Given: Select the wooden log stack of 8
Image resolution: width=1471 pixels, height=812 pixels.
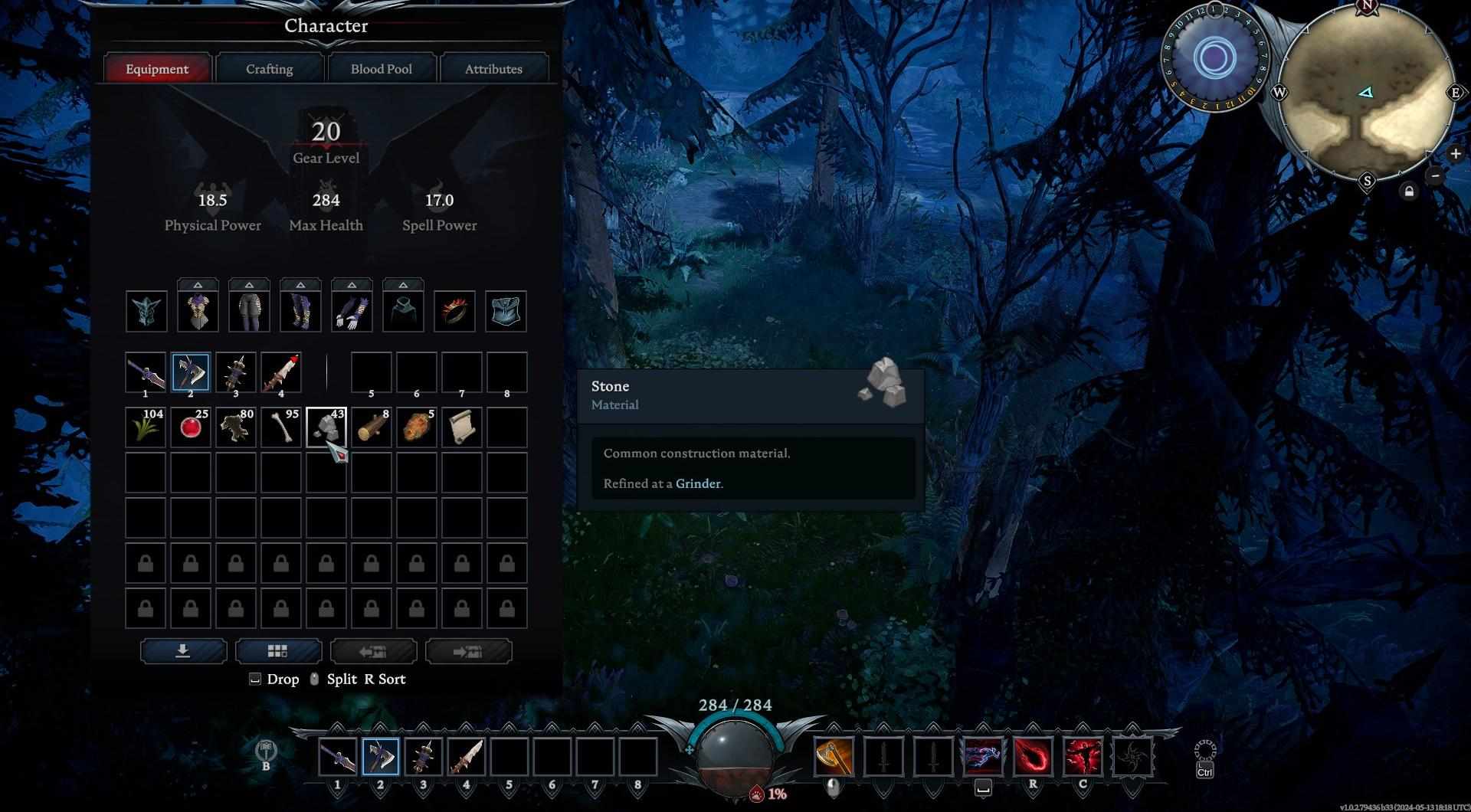Looking at the screenshot, I should (x=372, y=427).
